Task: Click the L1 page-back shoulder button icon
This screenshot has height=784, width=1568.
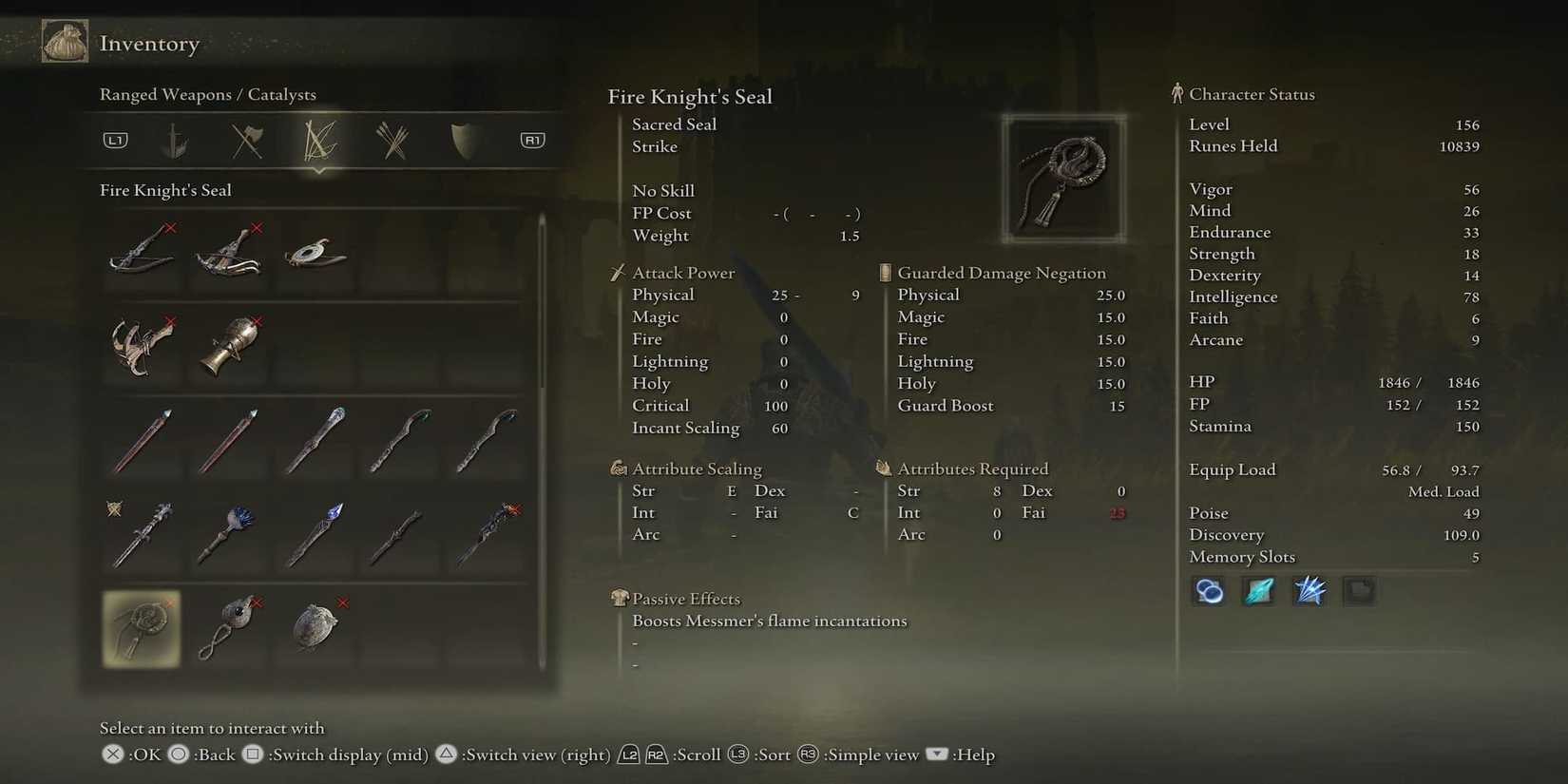Action: [x=115, y=140]
